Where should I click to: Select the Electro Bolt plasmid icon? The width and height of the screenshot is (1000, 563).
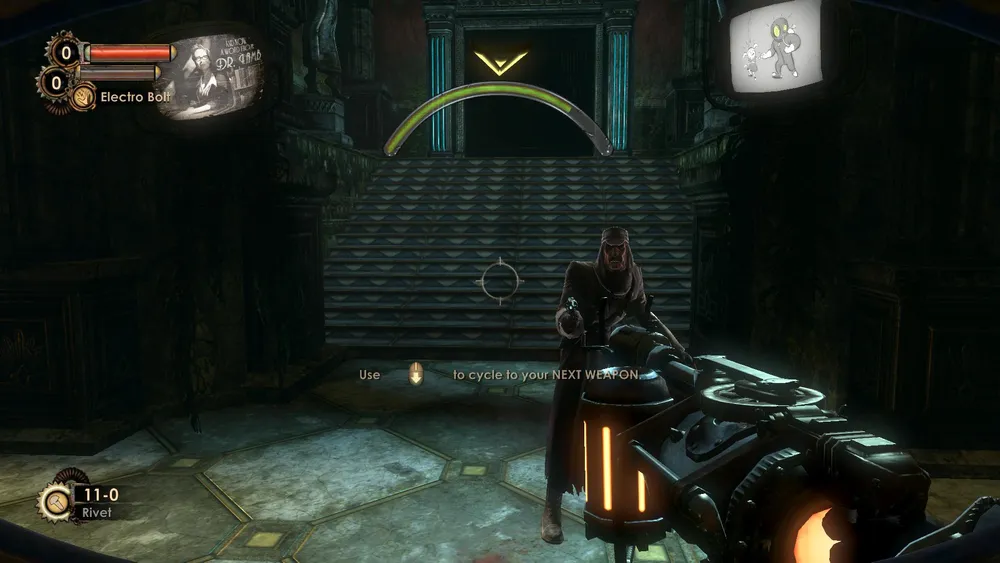pos(83,97)
